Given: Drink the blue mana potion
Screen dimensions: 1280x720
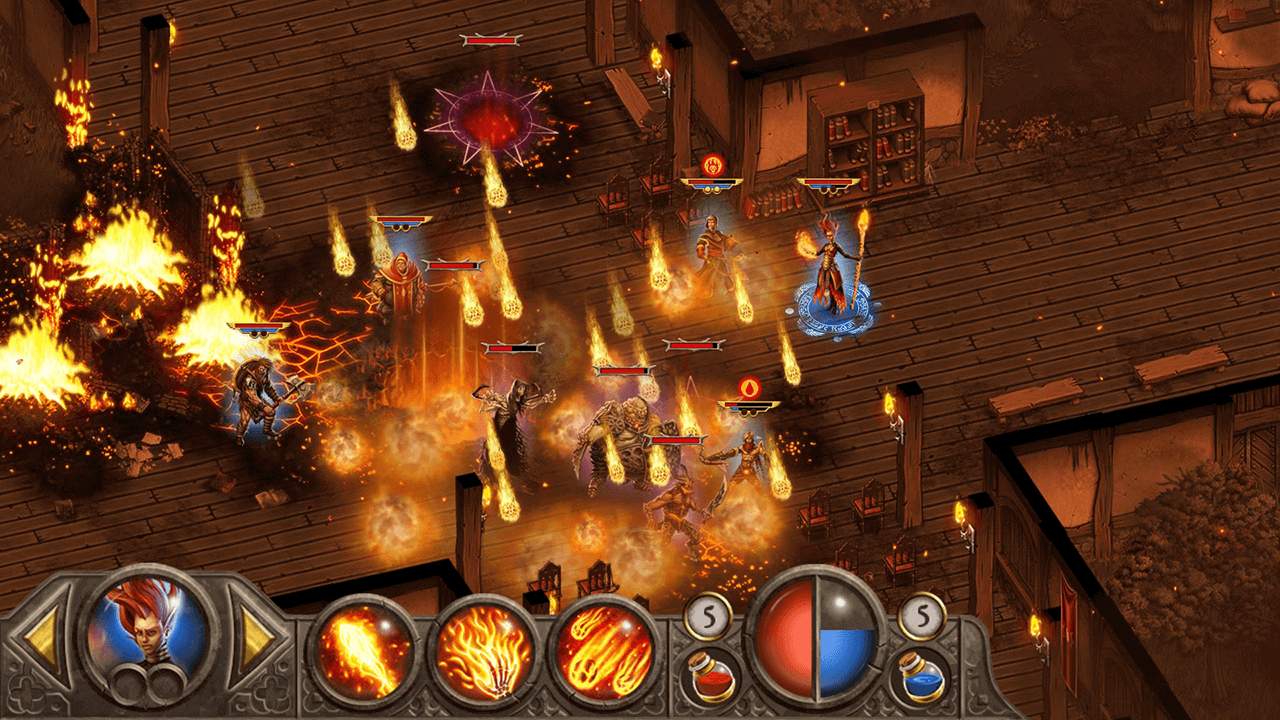Looking at the screenshot, I should point(919,675).
